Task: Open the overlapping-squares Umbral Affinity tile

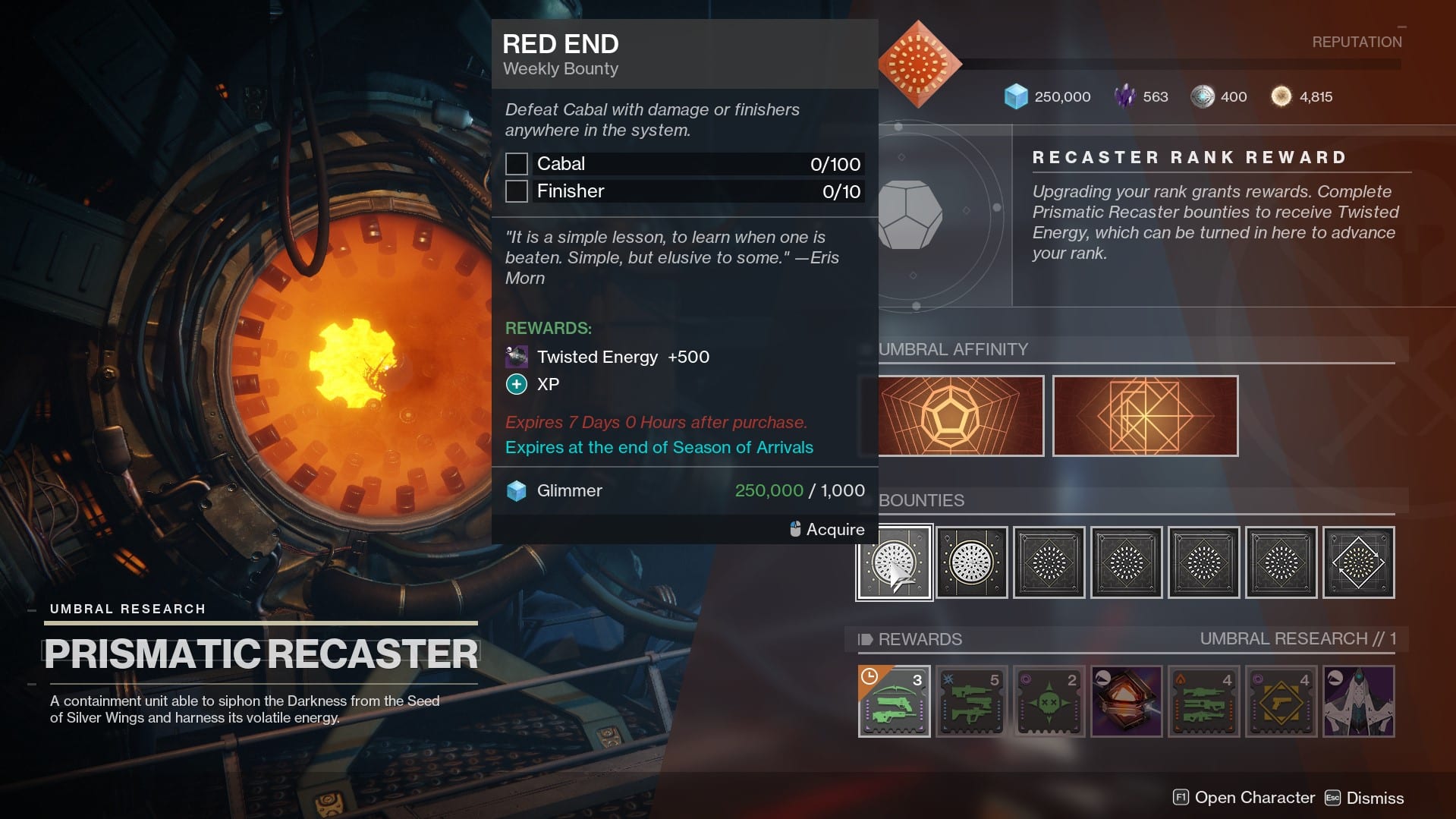Action: (1145, 416)
